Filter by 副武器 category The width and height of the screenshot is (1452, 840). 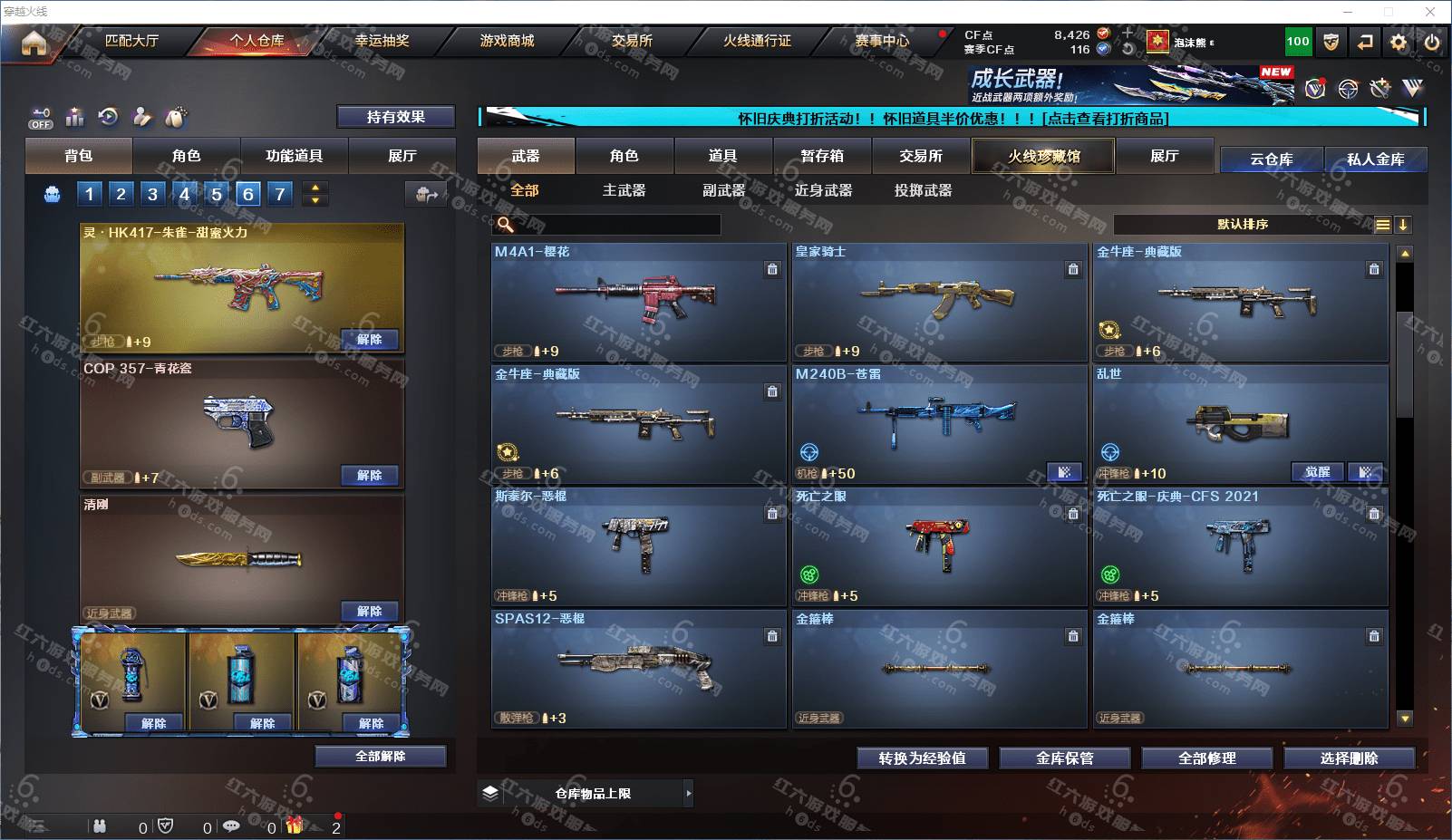723,190
